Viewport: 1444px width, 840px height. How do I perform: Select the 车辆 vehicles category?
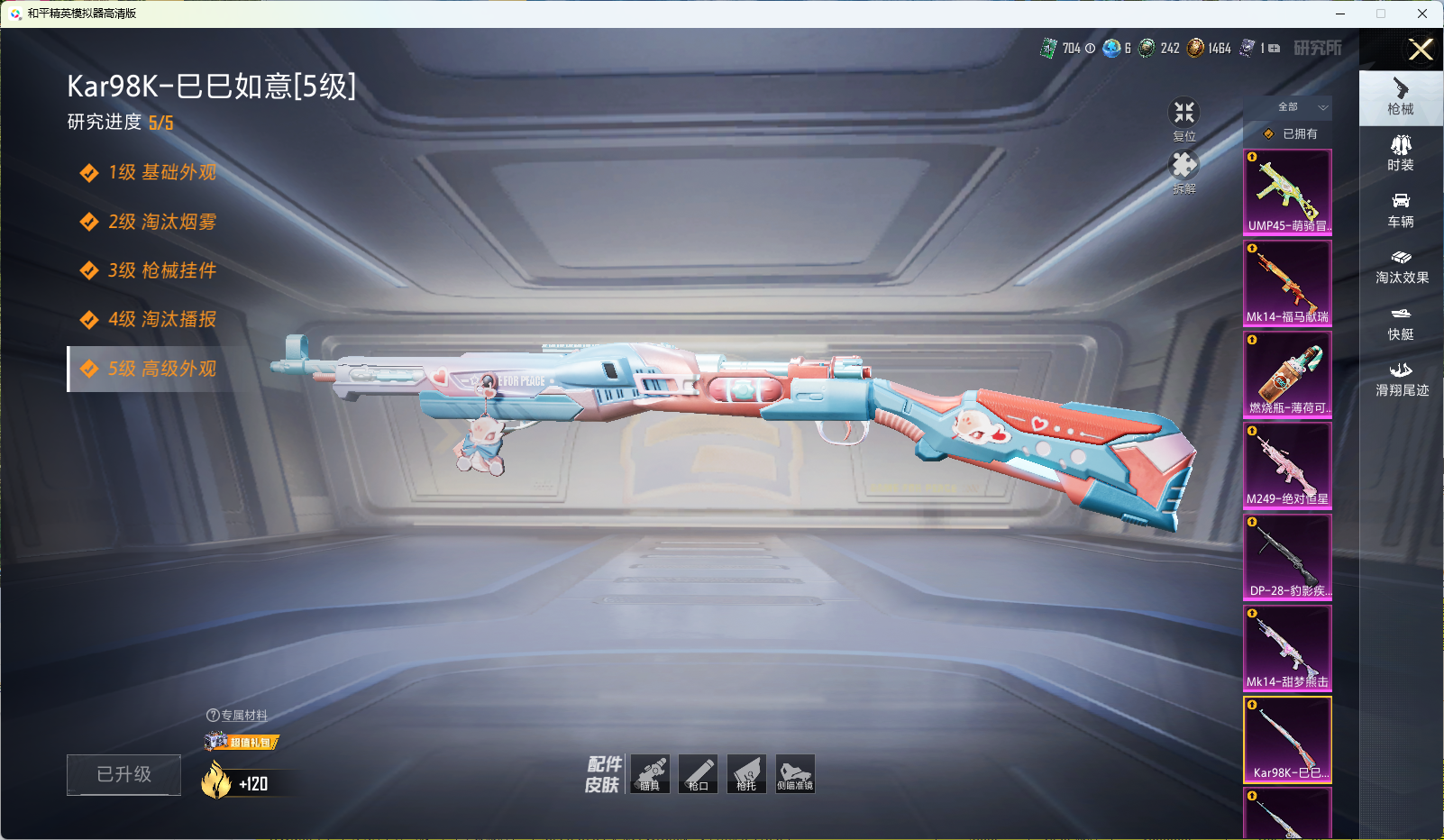[1401, 210]
